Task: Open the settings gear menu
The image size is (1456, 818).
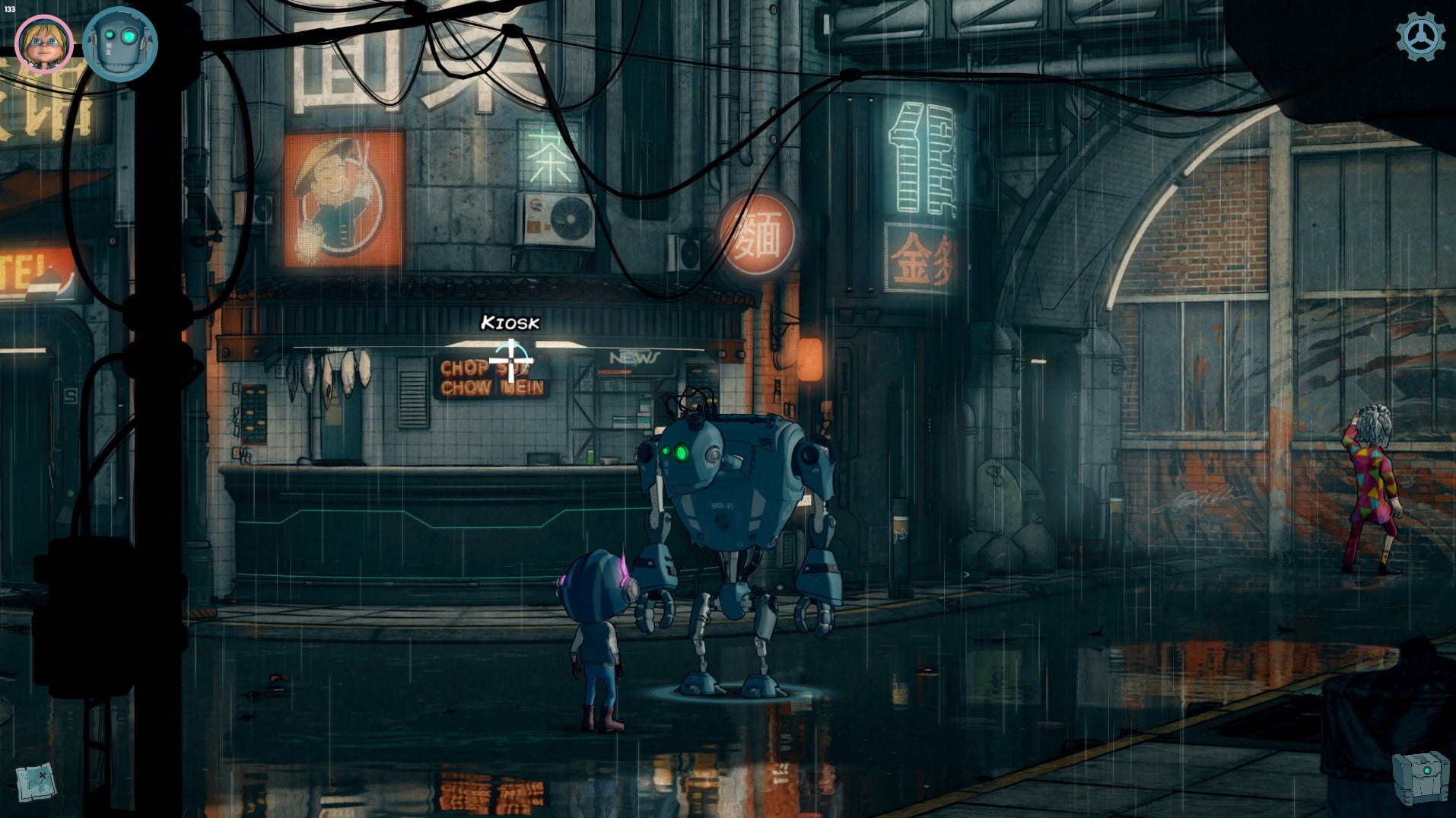Action: [x=1419, y=37]
